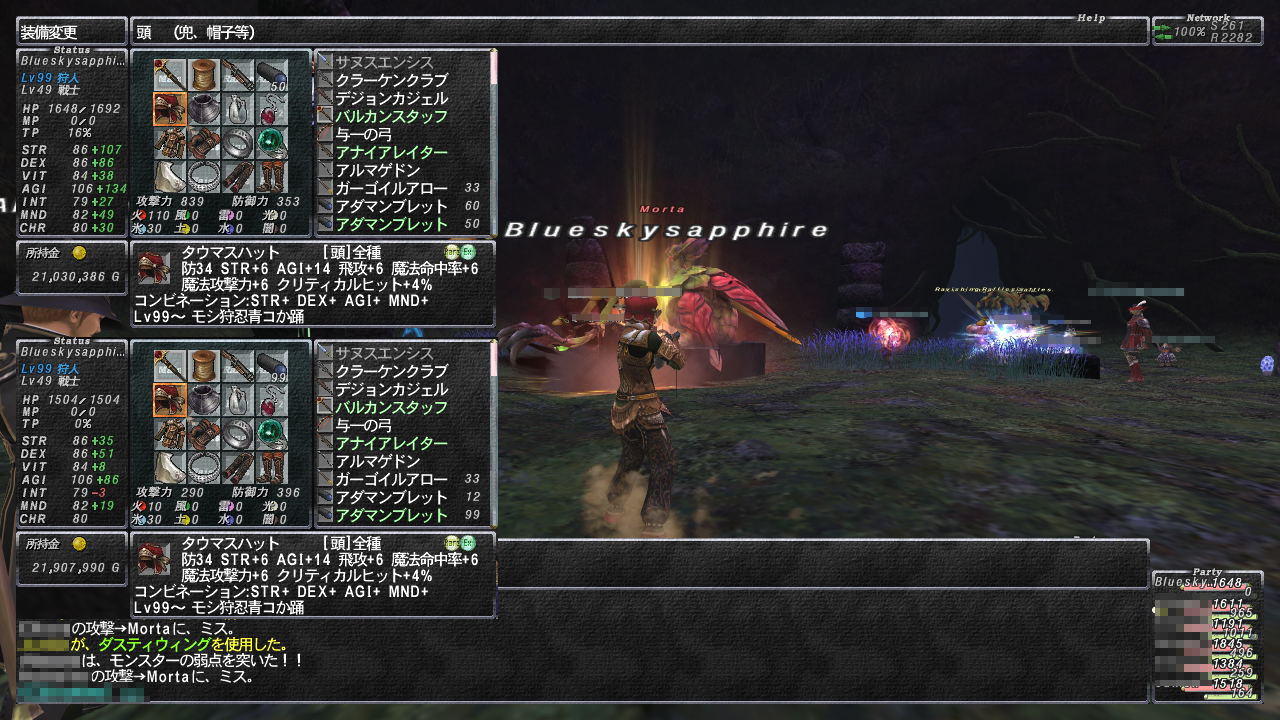Select the bullet ammo slot showing 50
The image size is (1280, 720).
271,75
